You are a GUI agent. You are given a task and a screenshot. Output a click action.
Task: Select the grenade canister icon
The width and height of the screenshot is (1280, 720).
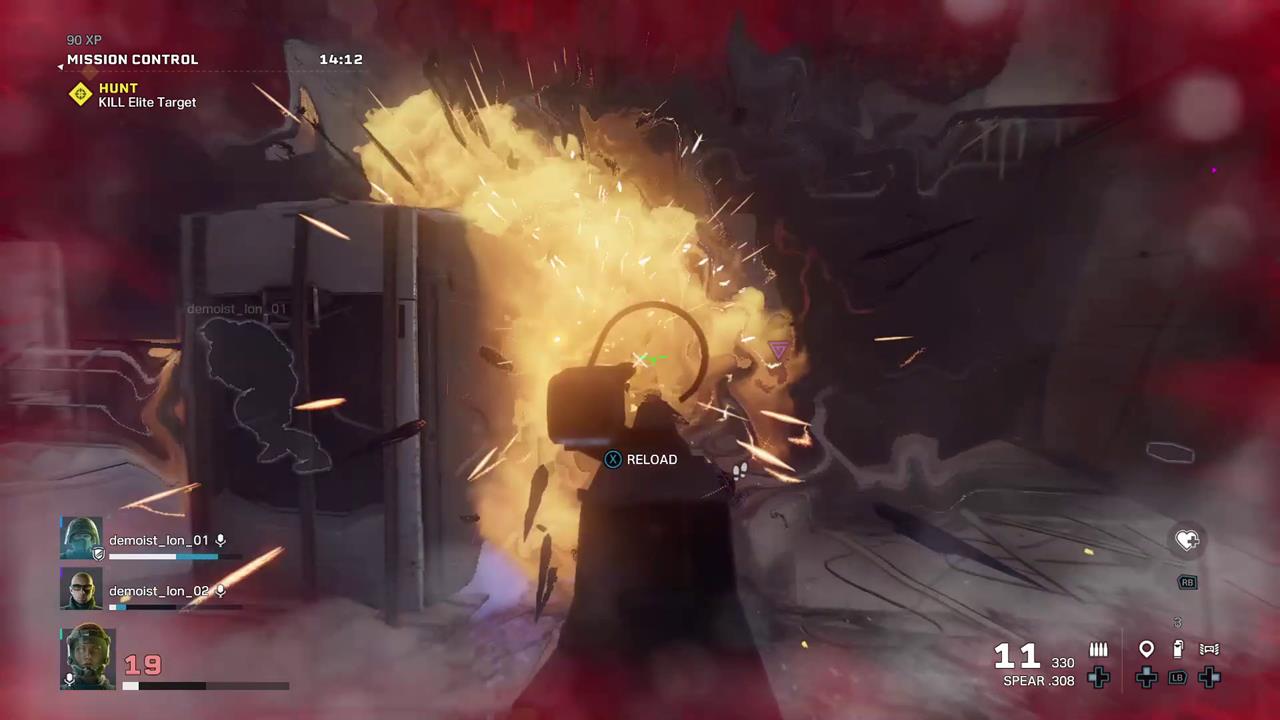pyautogui.click(x=1178, y=650)
